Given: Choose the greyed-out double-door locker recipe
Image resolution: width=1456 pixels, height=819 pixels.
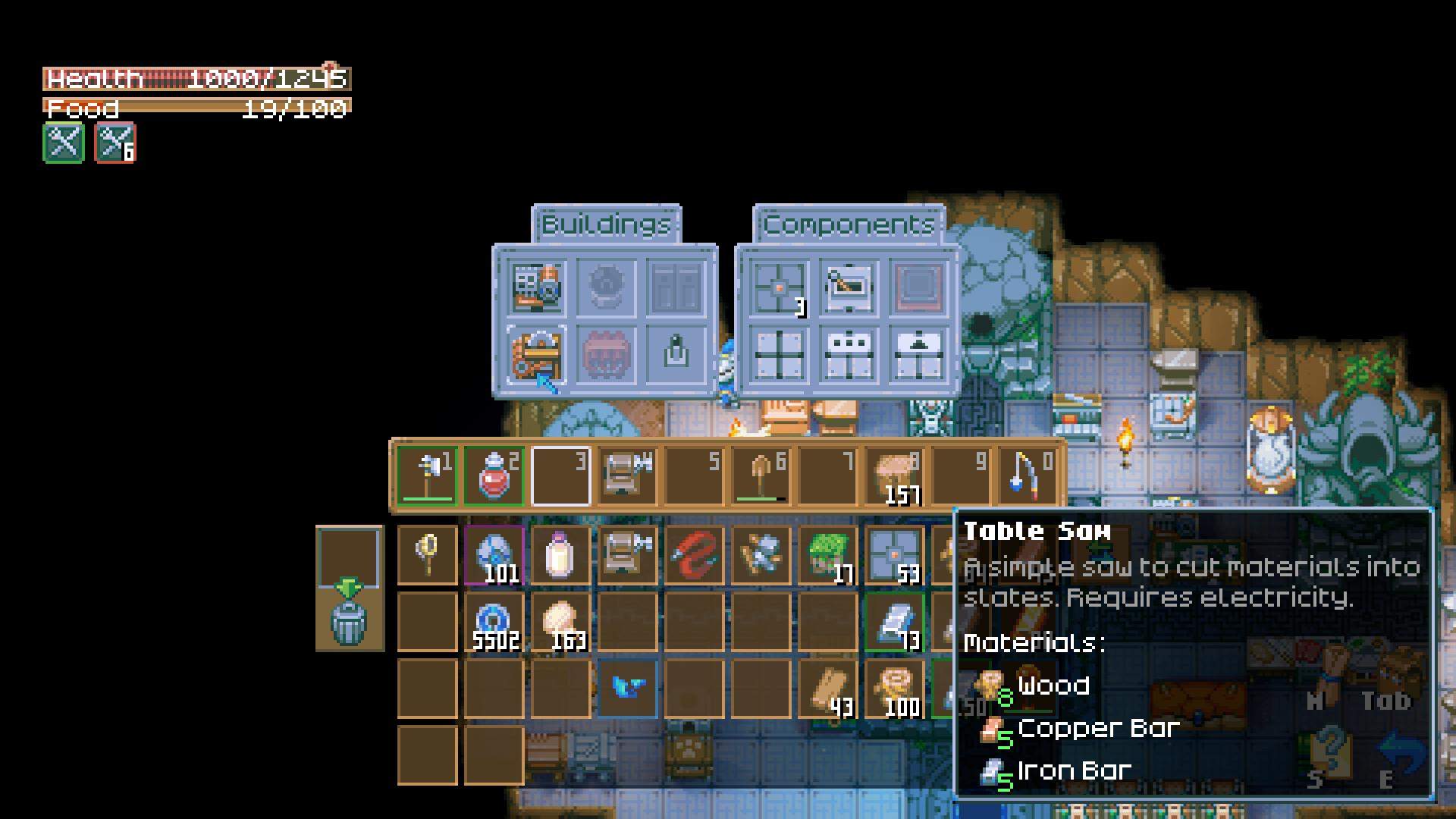Looking at the screenshot, I should click(676, 287).
